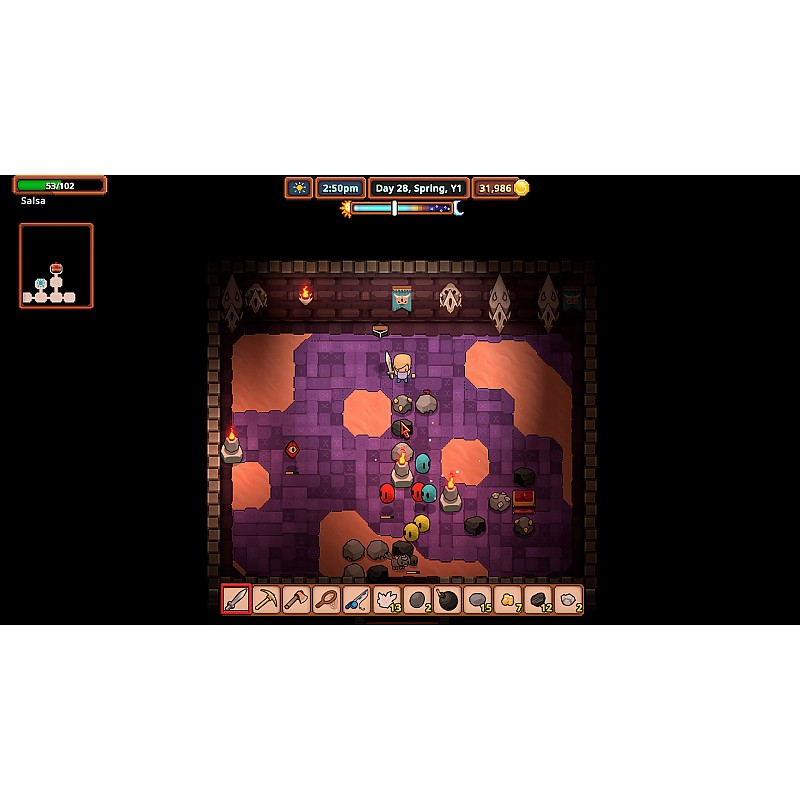The height and width of the screenshot is (800, 800).
Task: Pick the dark round stone stack of 2
Action: pos(417,600)
